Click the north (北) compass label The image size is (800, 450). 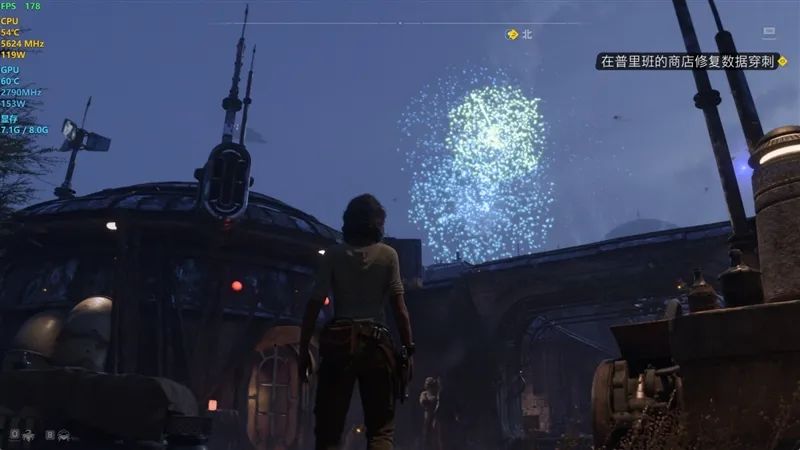[x=528, y=34]
